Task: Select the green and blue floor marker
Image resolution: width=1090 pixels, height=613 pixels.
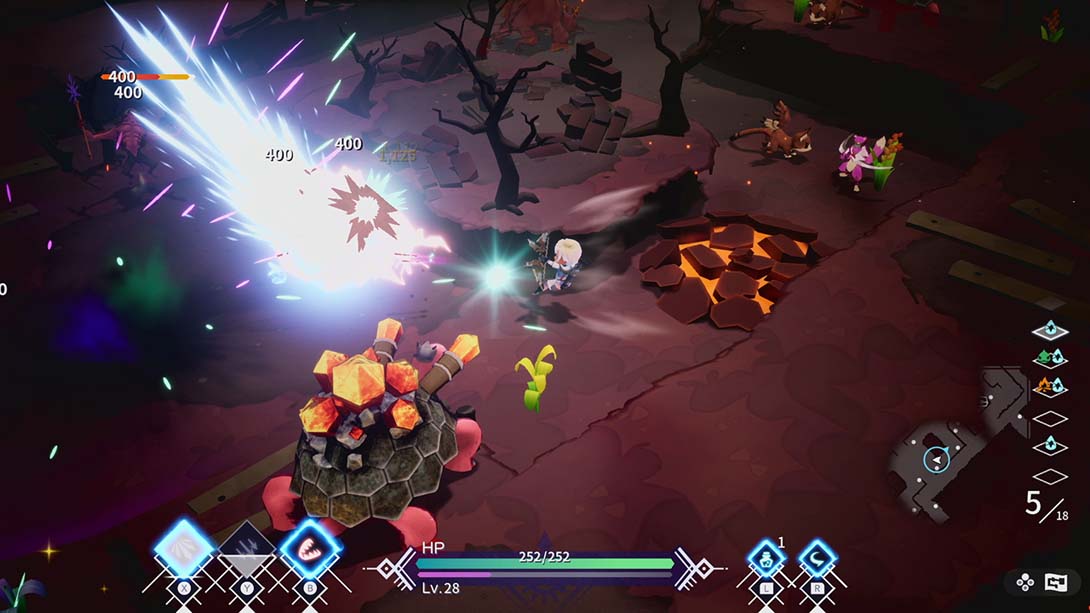Action: [x=1049, y=357]
